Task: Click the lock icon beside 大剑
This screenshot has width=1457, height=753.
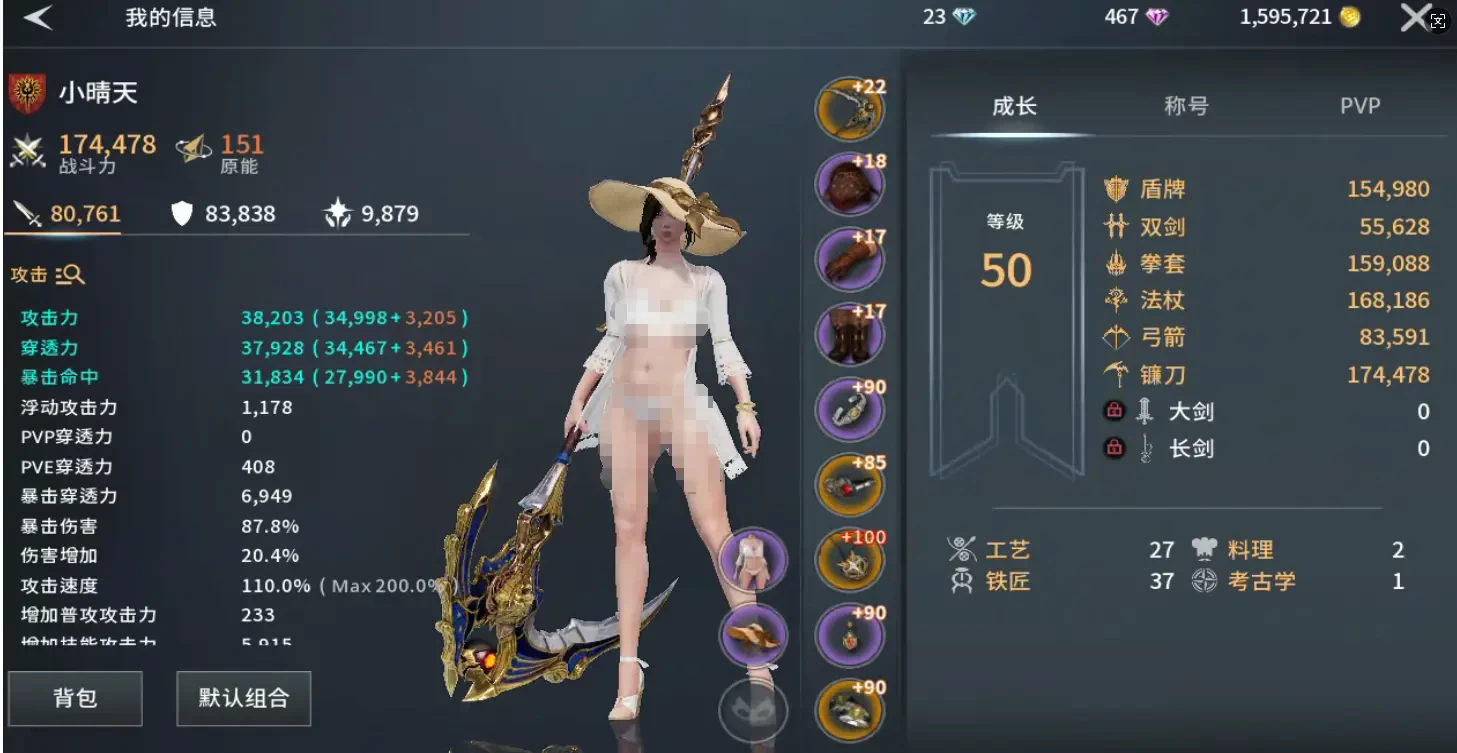Action: [1114, 411]
